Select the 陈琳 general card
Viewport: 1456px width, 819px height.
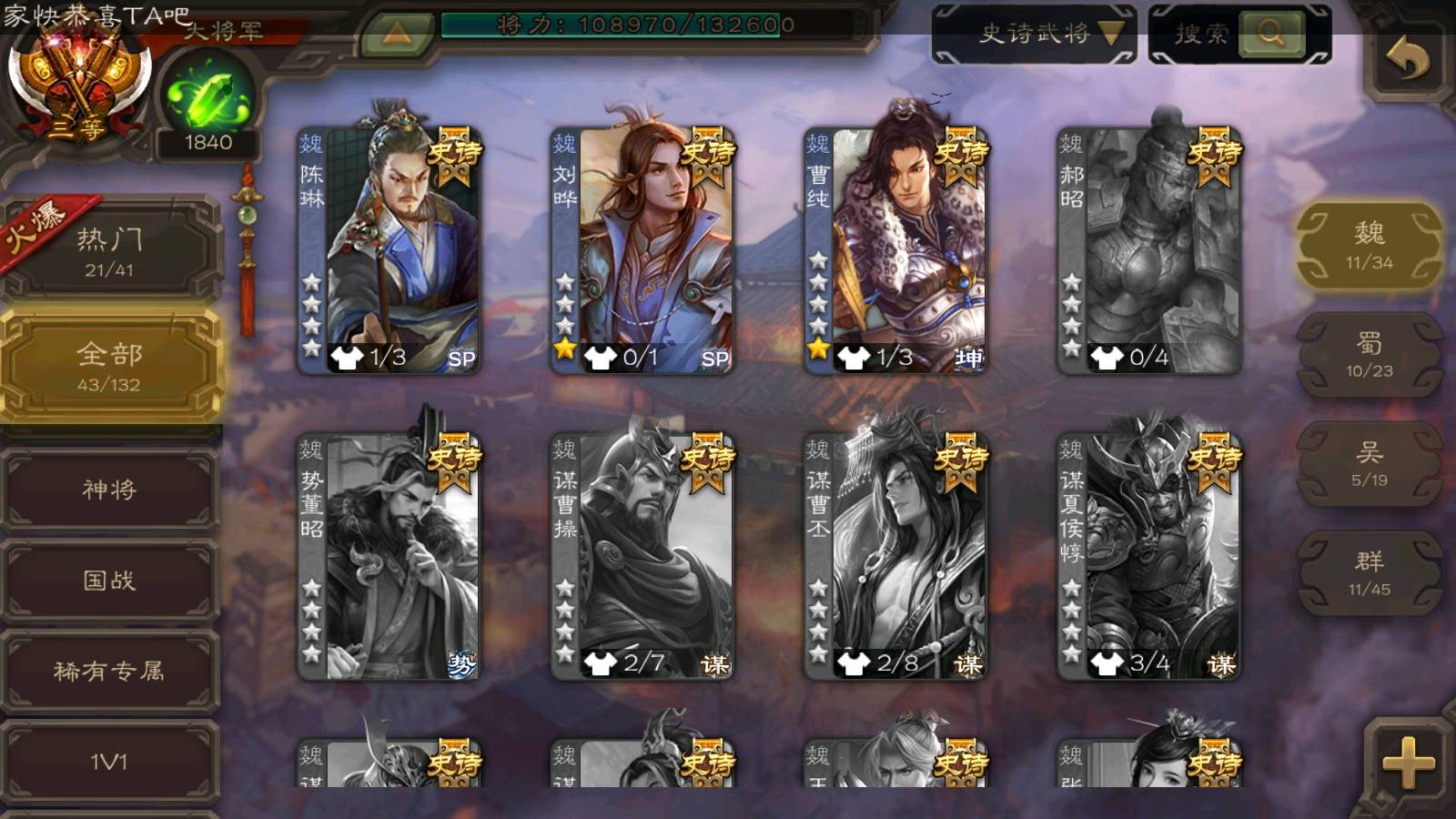(x=389, y=250)
